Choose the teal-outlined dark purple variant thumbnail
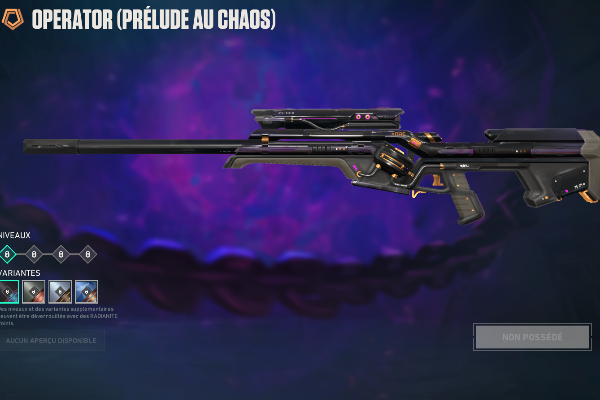The height and width of the screenshot is (400, 600). (9, 291)
